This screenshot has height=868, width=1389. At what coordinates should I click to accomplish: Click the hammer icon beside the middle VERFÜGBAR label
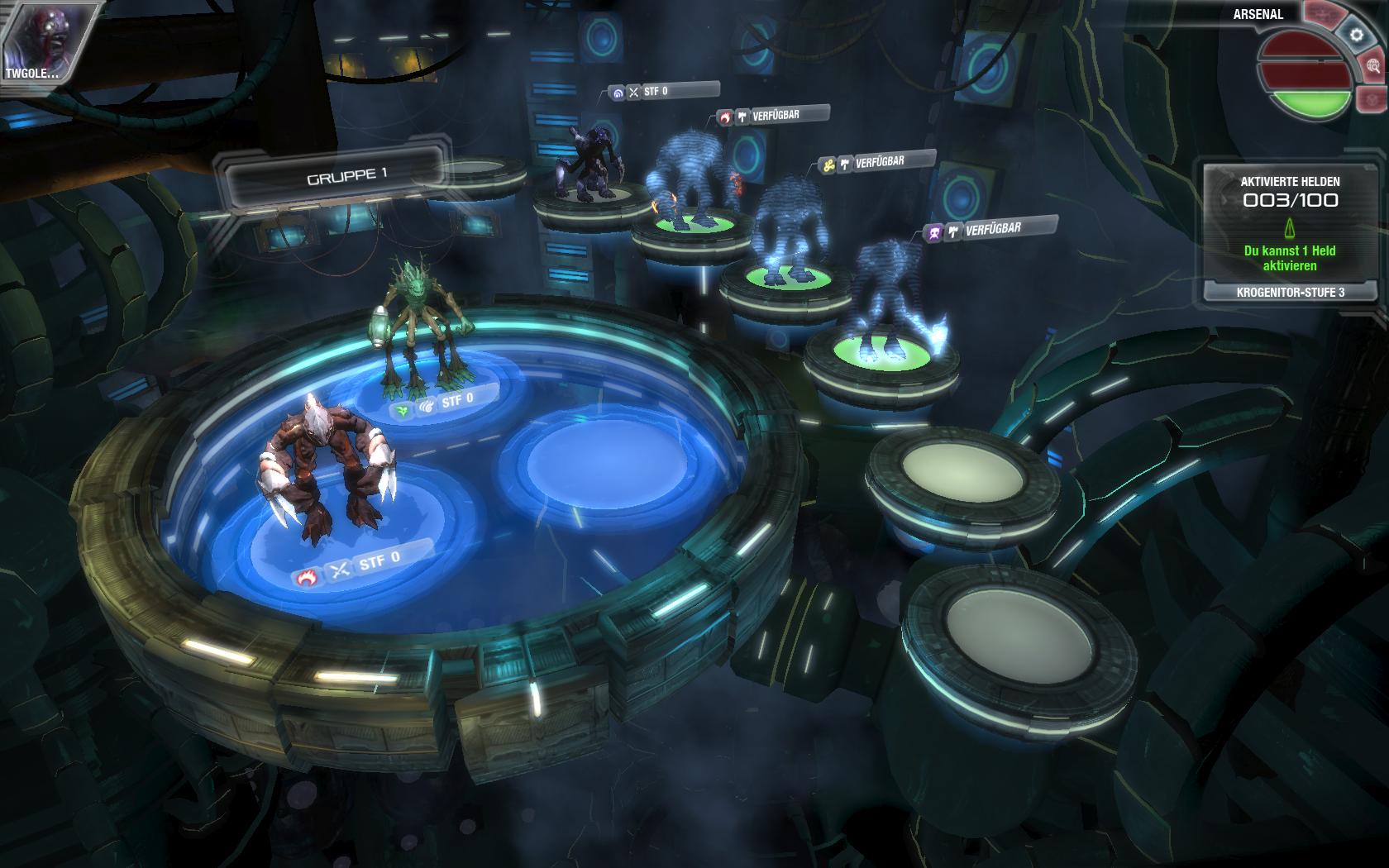(x=844, y=164)
